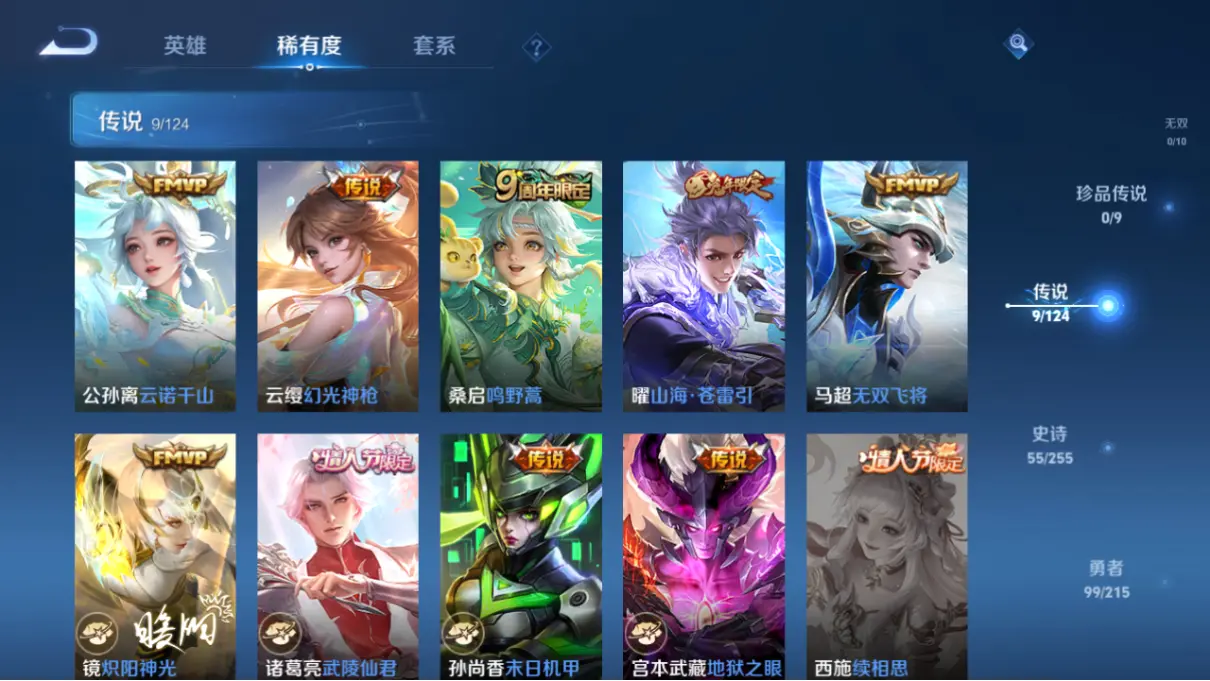
Task: Open the 马超 无双飞将 skin card
Action: point(887,286)
